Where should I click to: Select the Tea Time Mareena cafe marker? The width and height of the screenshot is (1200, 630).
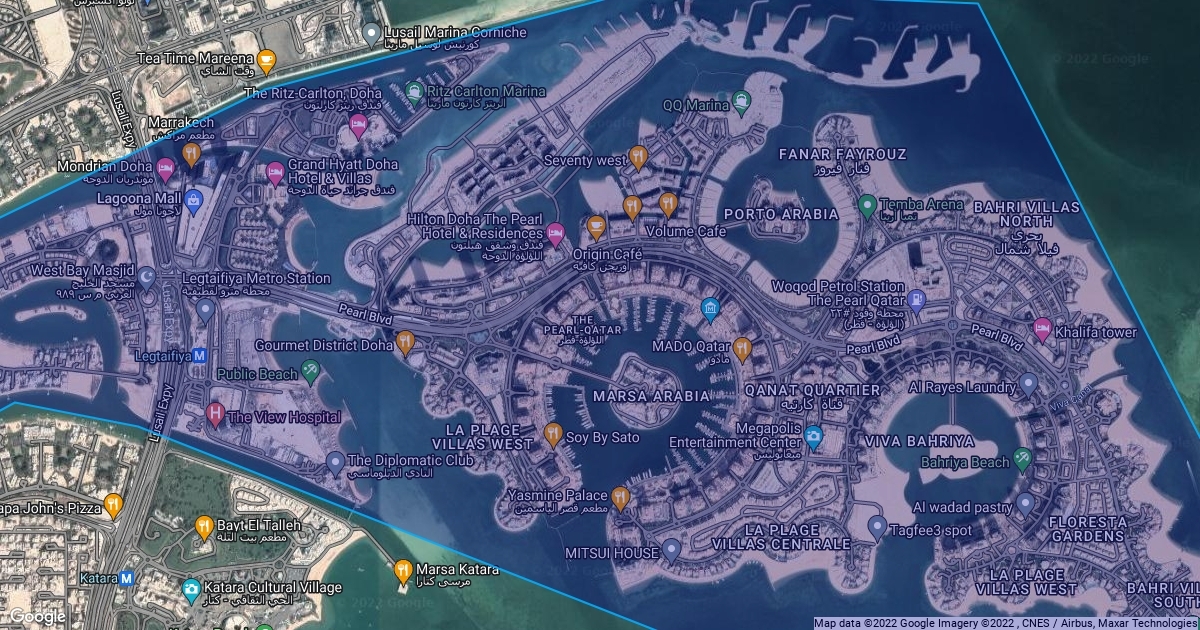click(x=266, y=59)
